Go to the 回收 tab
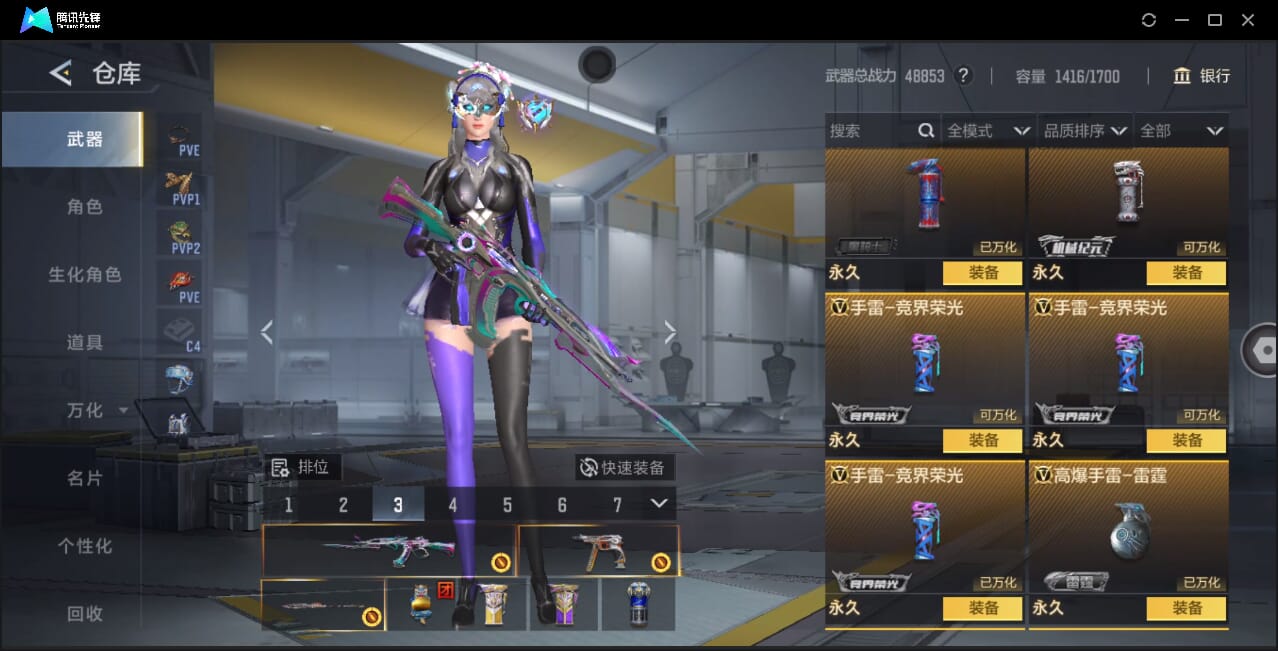Viewport: 1278px width, 651px height. [x=85, y=613]
